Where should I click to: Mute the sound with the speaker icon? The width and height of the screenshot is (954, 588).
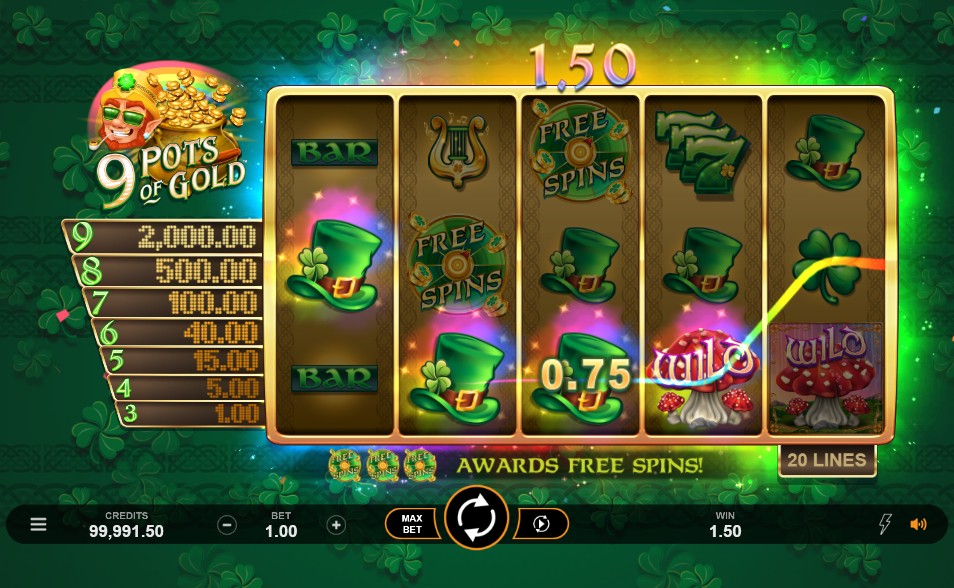coord(918,524)
